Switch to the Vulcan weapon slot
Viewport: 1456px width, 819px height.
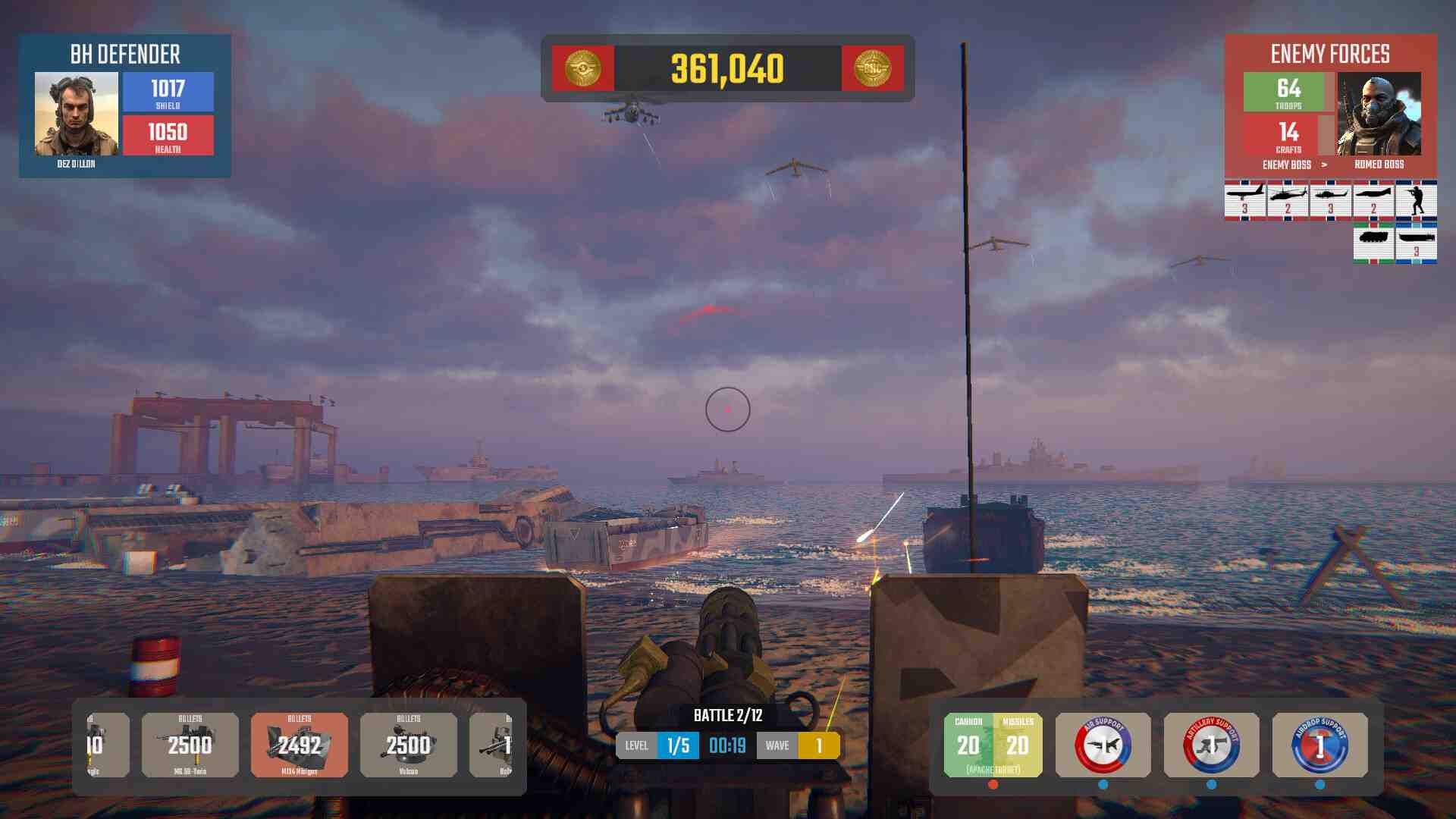tap(409, 745)
